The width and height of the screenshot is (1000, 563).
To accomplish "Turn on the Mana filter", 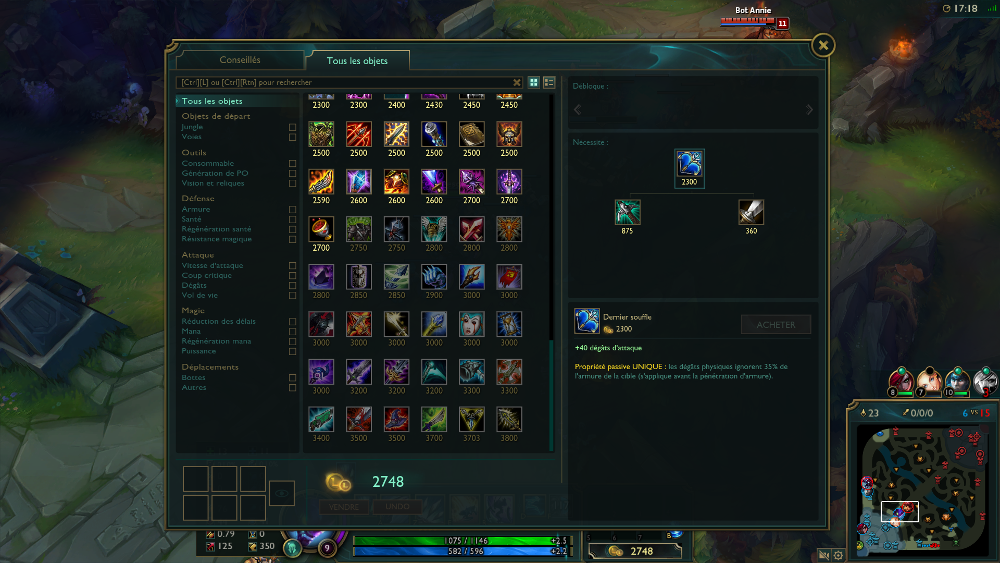I will coord(292,331).
